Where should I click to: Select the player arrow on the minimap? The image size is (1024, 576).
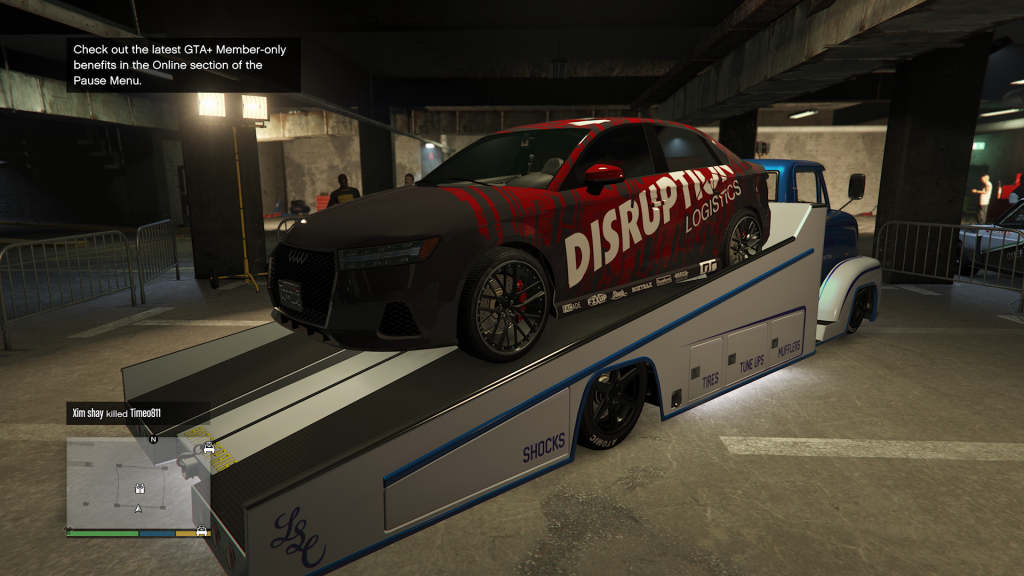pos(138,509)
